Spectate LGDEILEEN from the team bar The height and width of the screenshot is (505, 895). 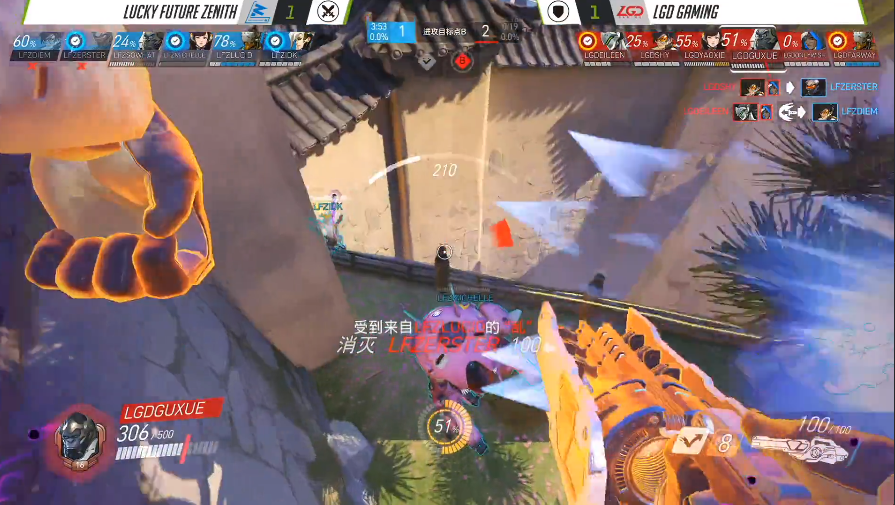point(602,45)
